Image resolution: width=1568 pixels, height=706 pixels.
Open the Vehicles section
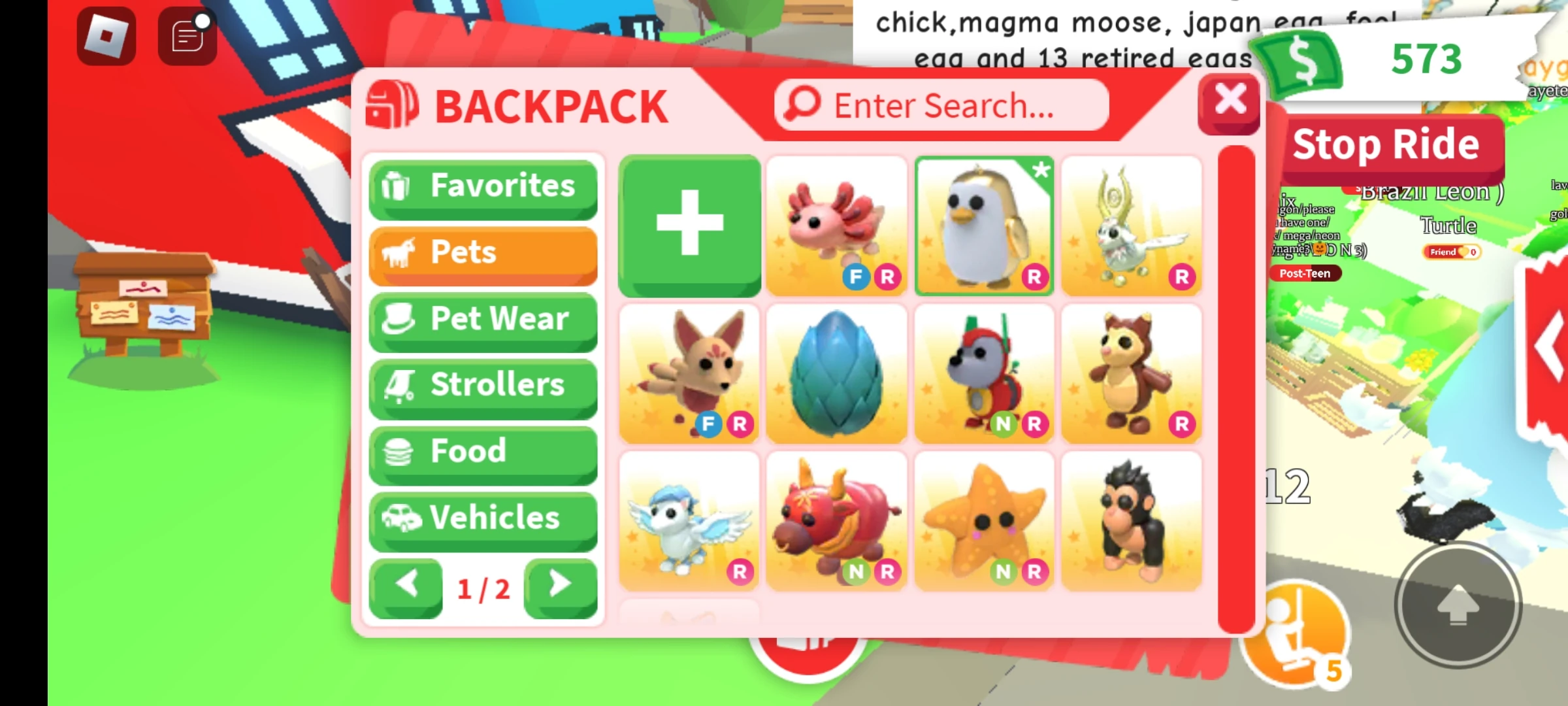482,518
